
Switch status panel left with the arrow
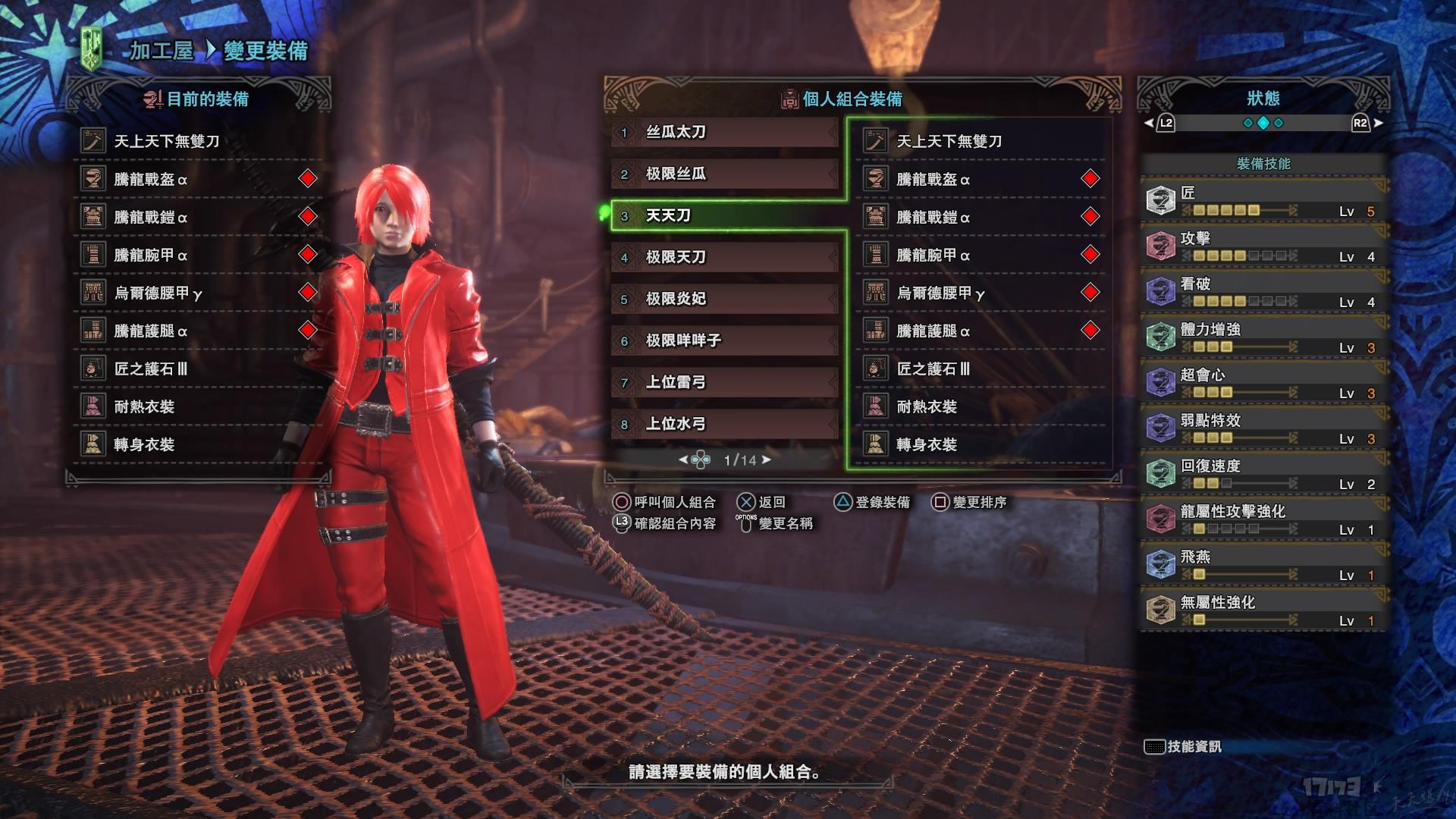1148,123
